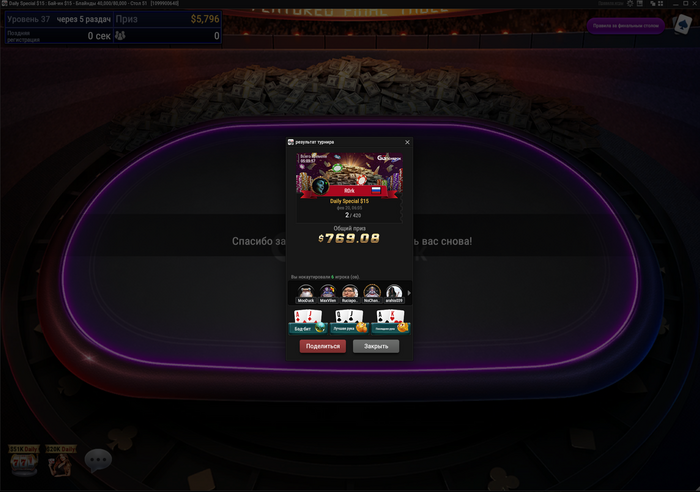700x492 pixels.
Task: Close the game window
Action: [x=694, y=4]
